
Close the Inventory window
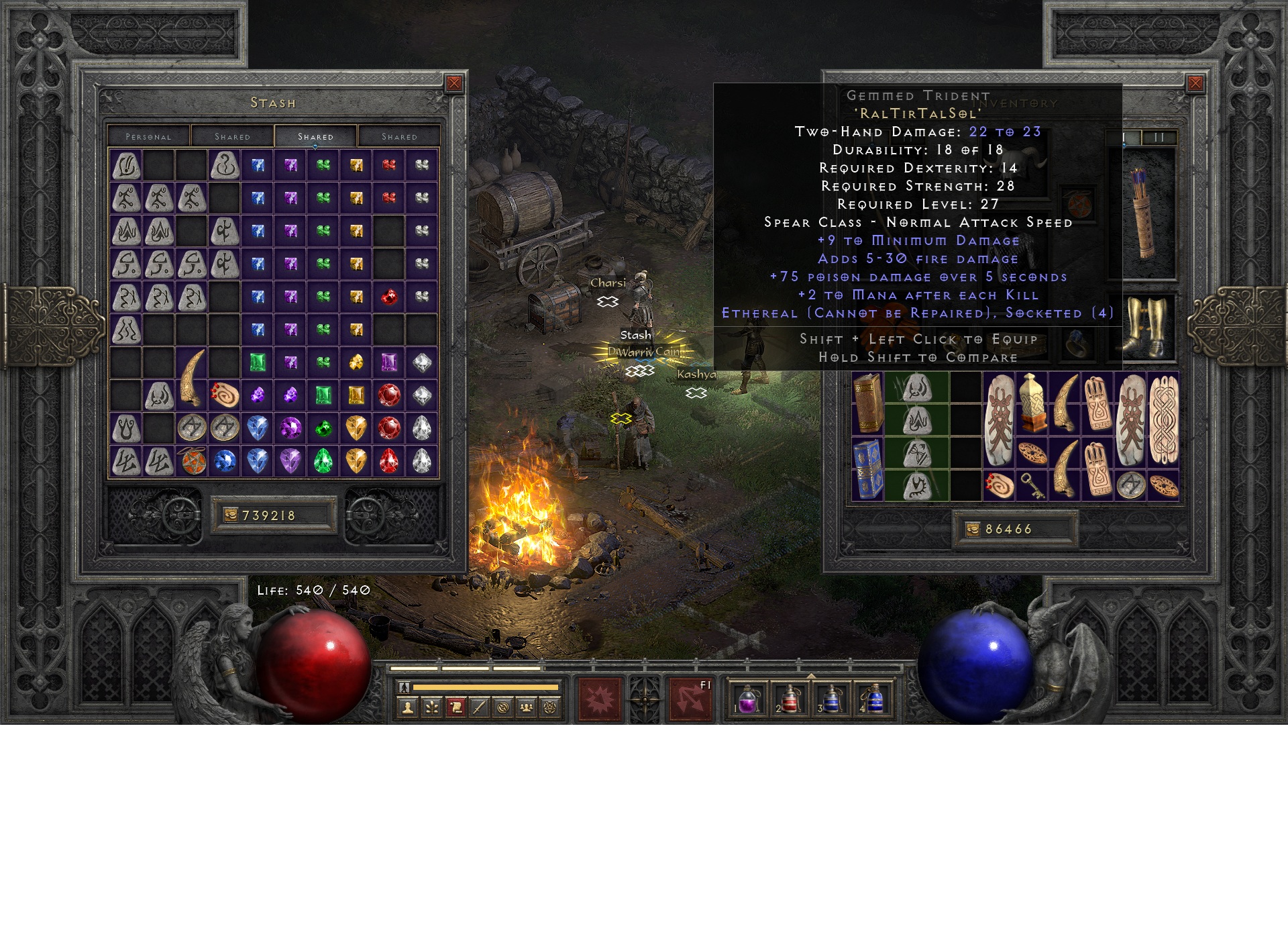coord(1195,83)
